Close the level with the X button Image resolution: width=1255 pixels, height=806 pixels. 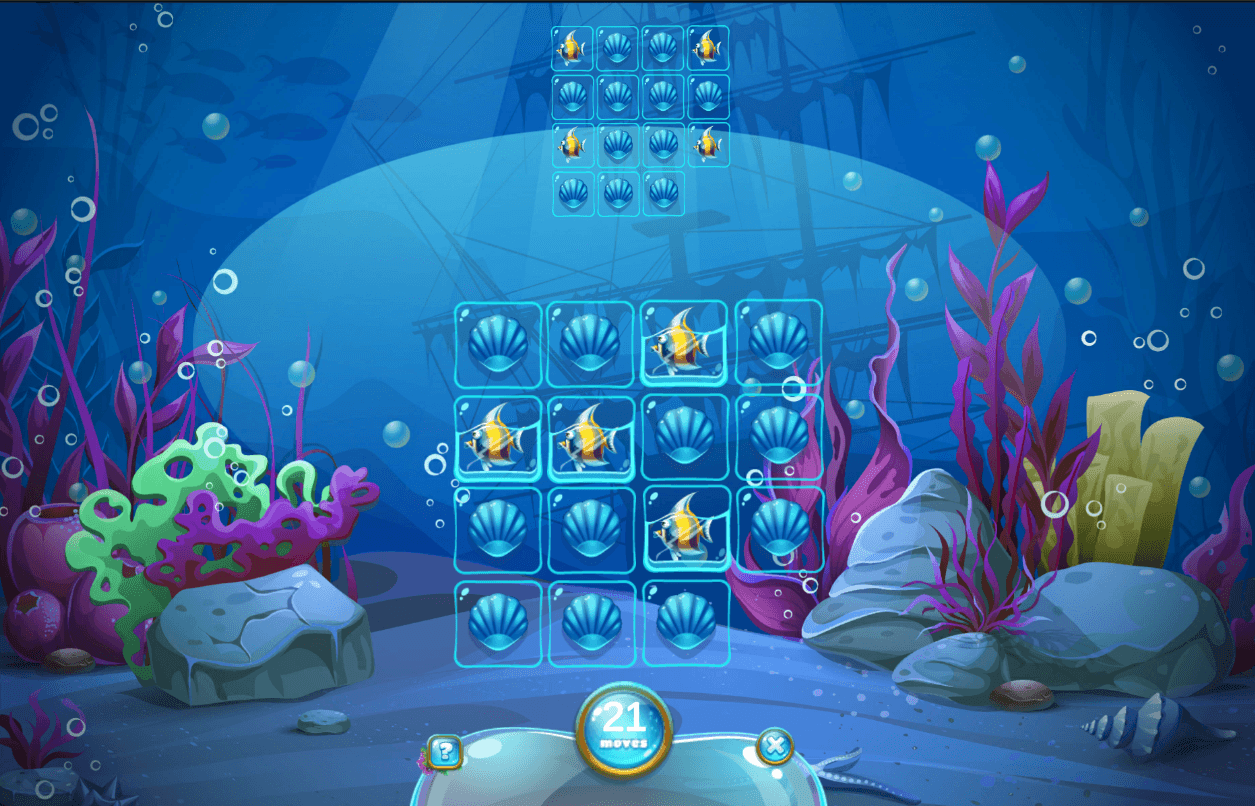(775, 746)
